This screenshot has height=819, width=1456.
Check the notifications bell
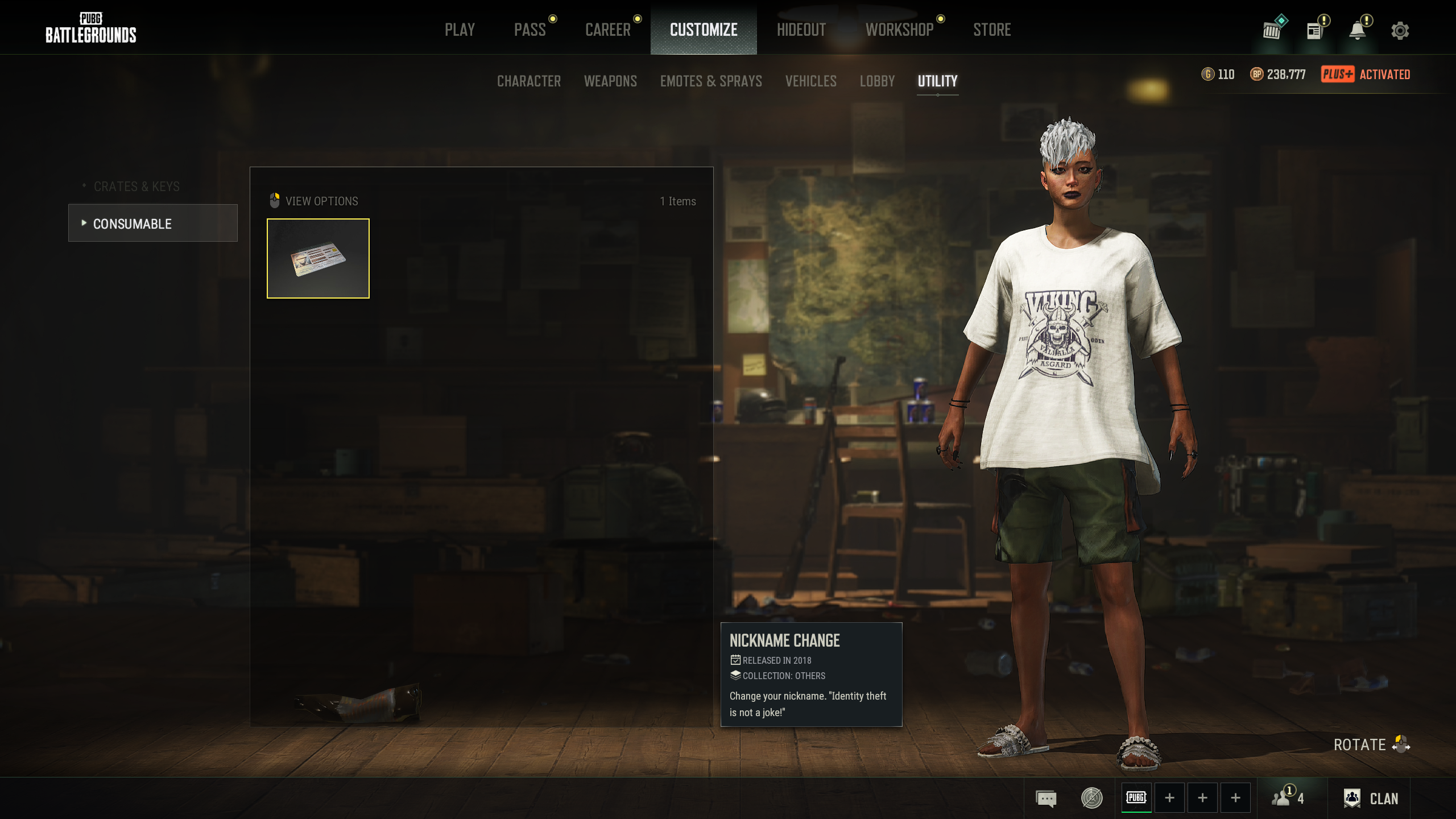tap(1358, 31)
